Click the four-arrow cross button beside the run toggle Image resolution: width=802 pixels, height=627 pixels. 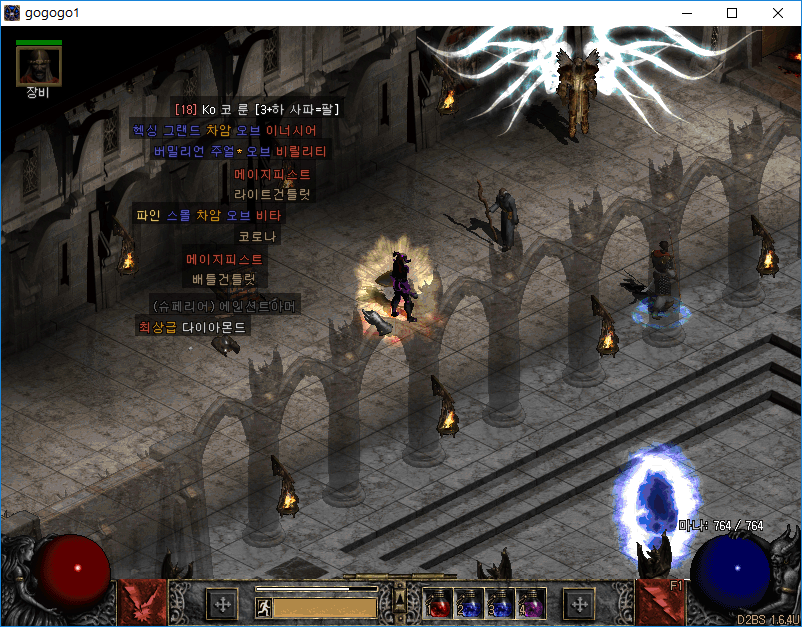(221, 604)
